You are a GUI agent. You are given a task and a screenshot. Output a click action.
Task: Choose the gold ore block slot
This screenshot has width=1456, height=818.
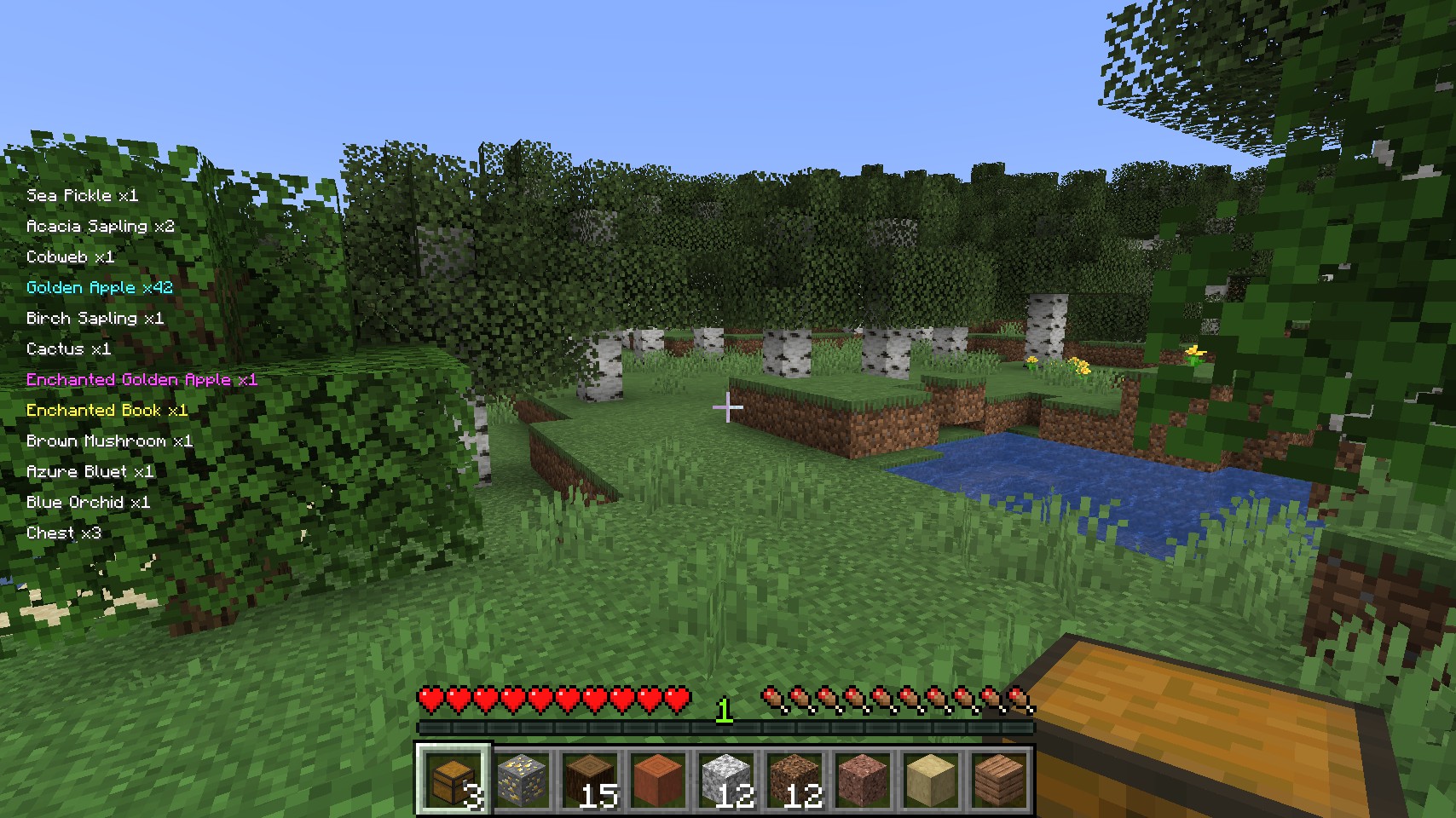[x=521, y=779]
